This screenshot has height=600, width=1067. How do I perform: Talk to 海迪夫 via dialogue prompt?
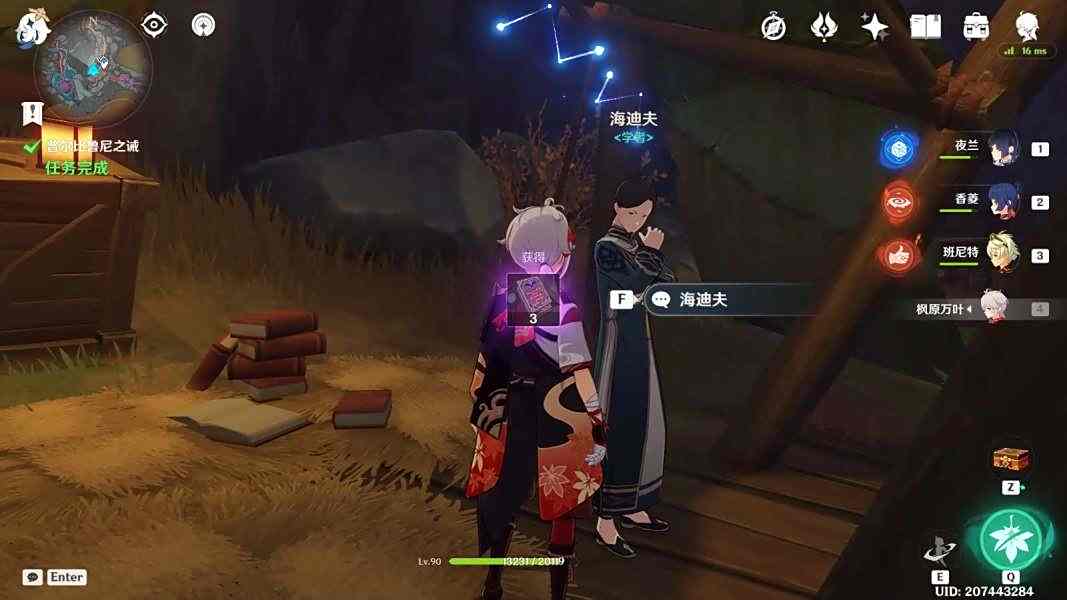pos(702,299)
